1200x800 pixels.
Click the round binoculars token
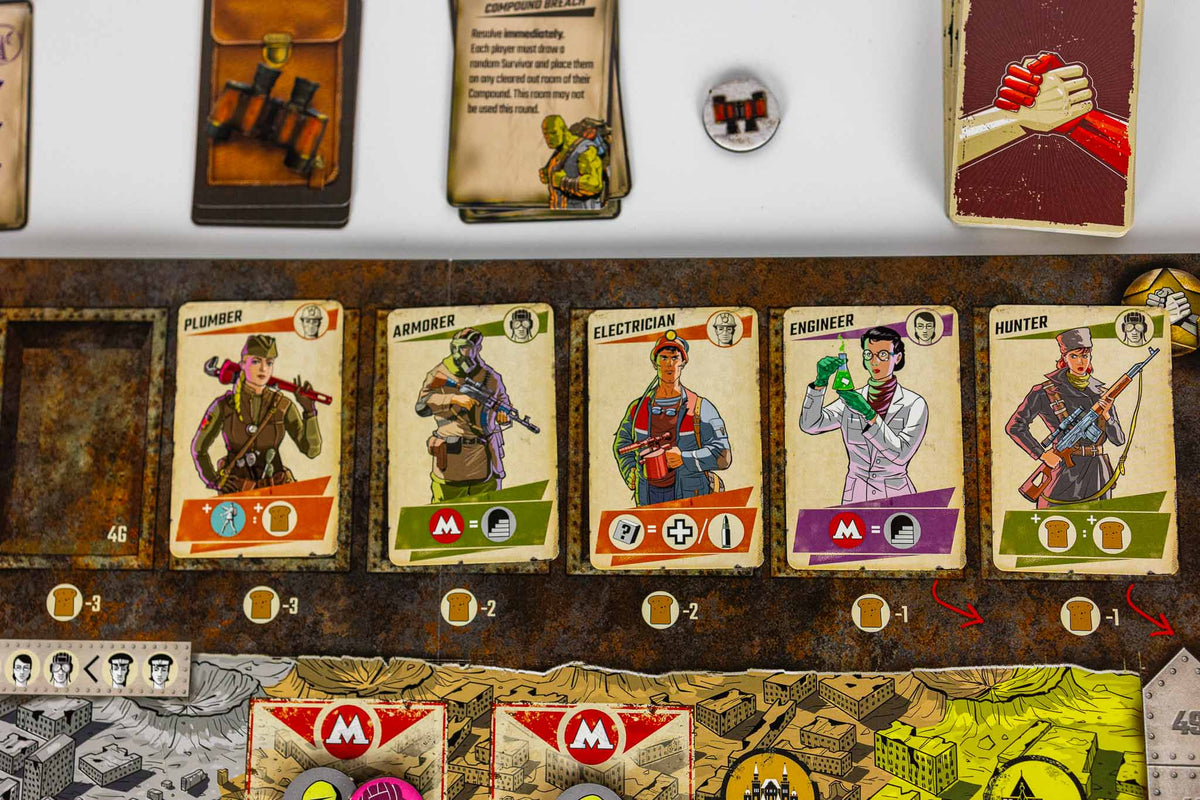tap(740, 114)
